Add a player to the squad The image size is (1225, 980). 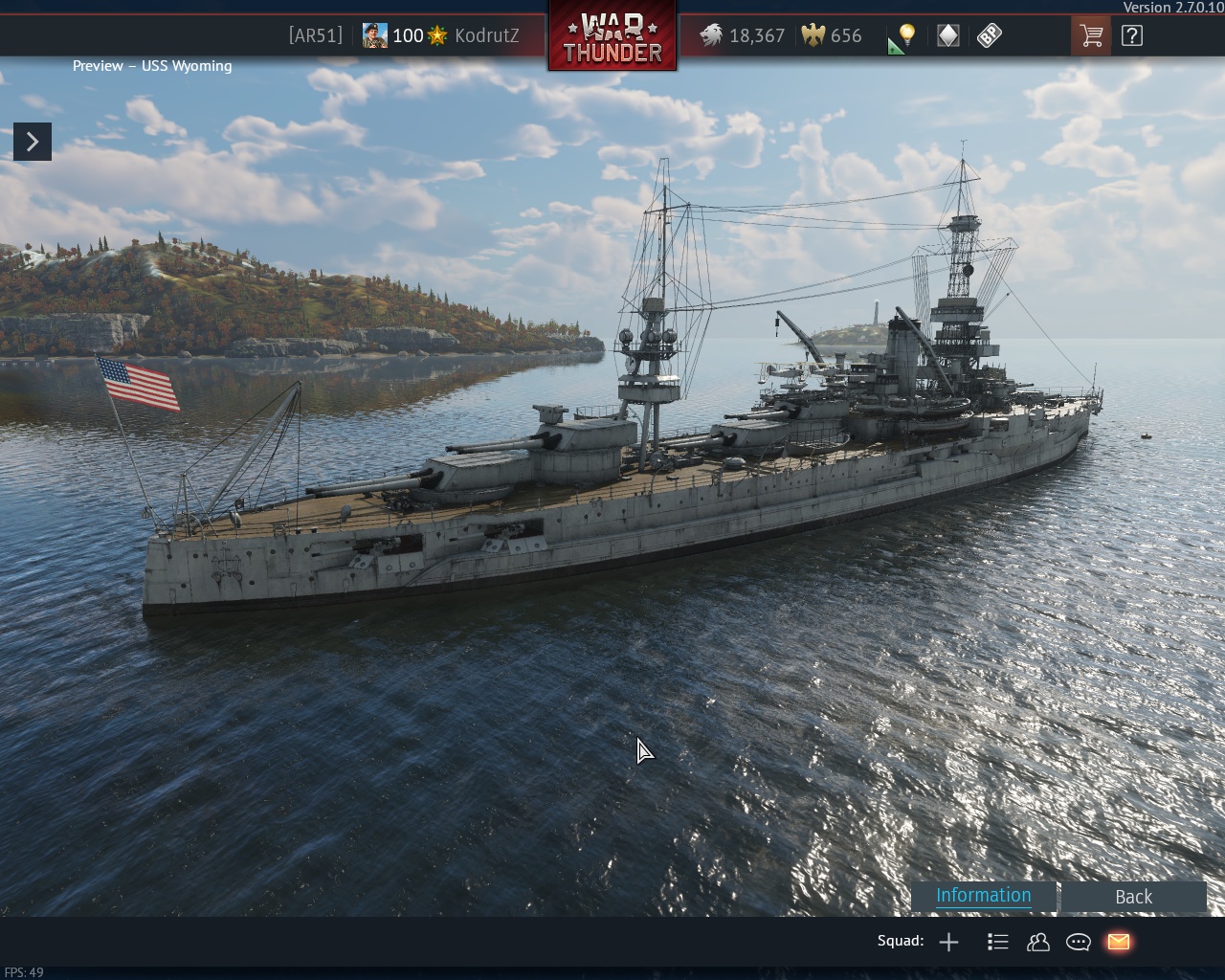click(x=948, y=943)
